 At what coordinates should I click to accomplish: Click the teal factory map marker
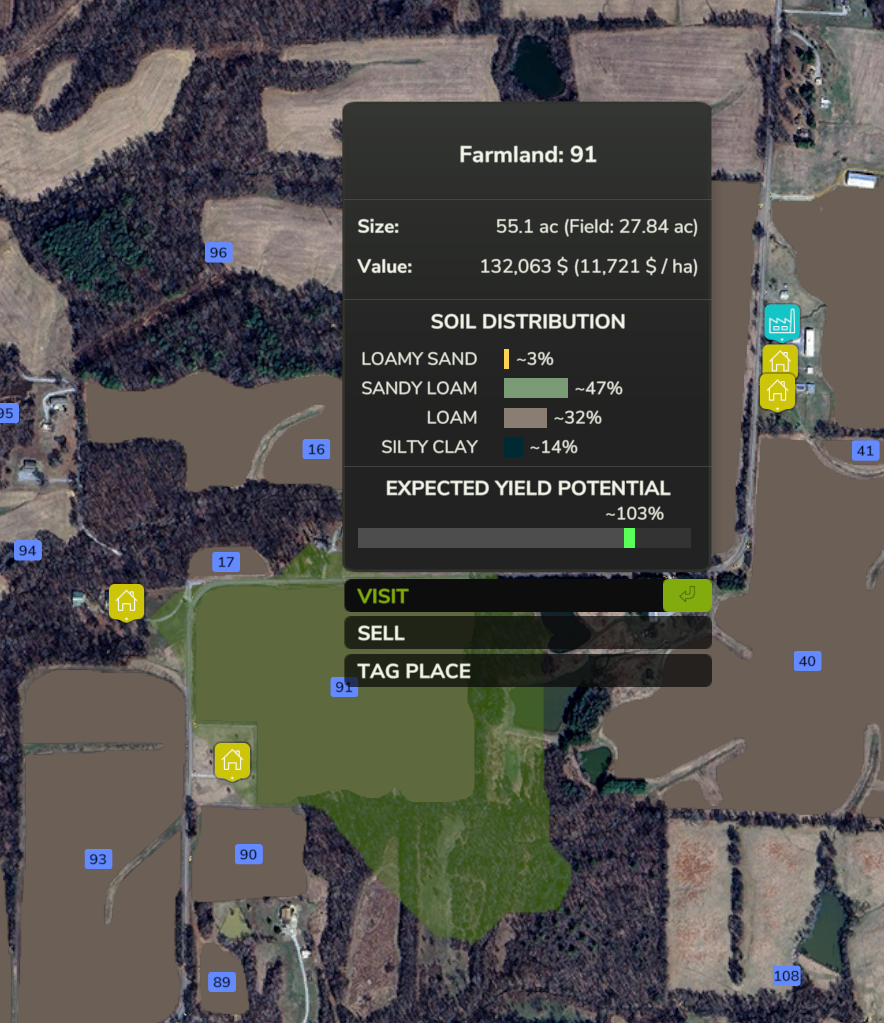pyautogui.click(x=780, y=322)
